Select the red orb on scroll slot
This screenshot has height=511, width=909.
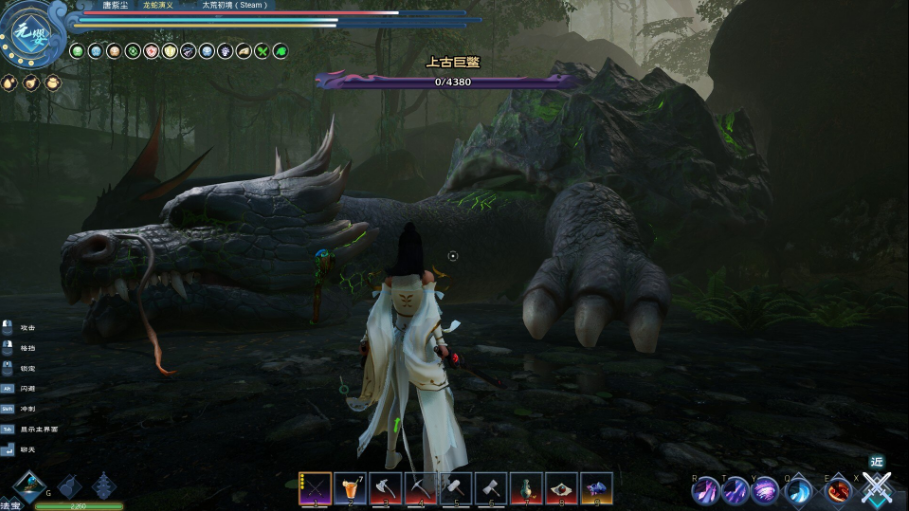561,488
